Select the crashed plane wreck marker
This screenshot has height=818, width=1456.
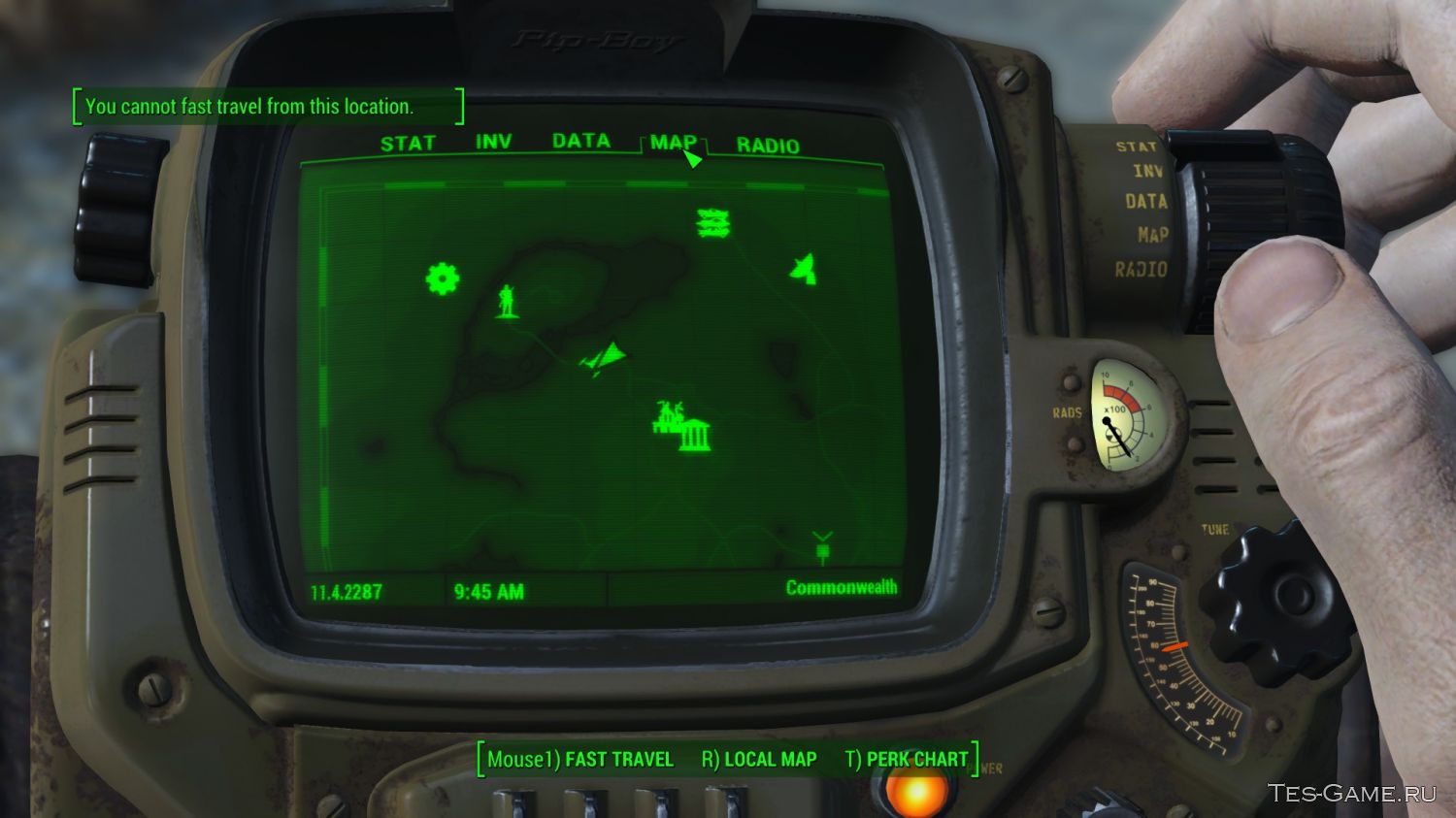604,356
